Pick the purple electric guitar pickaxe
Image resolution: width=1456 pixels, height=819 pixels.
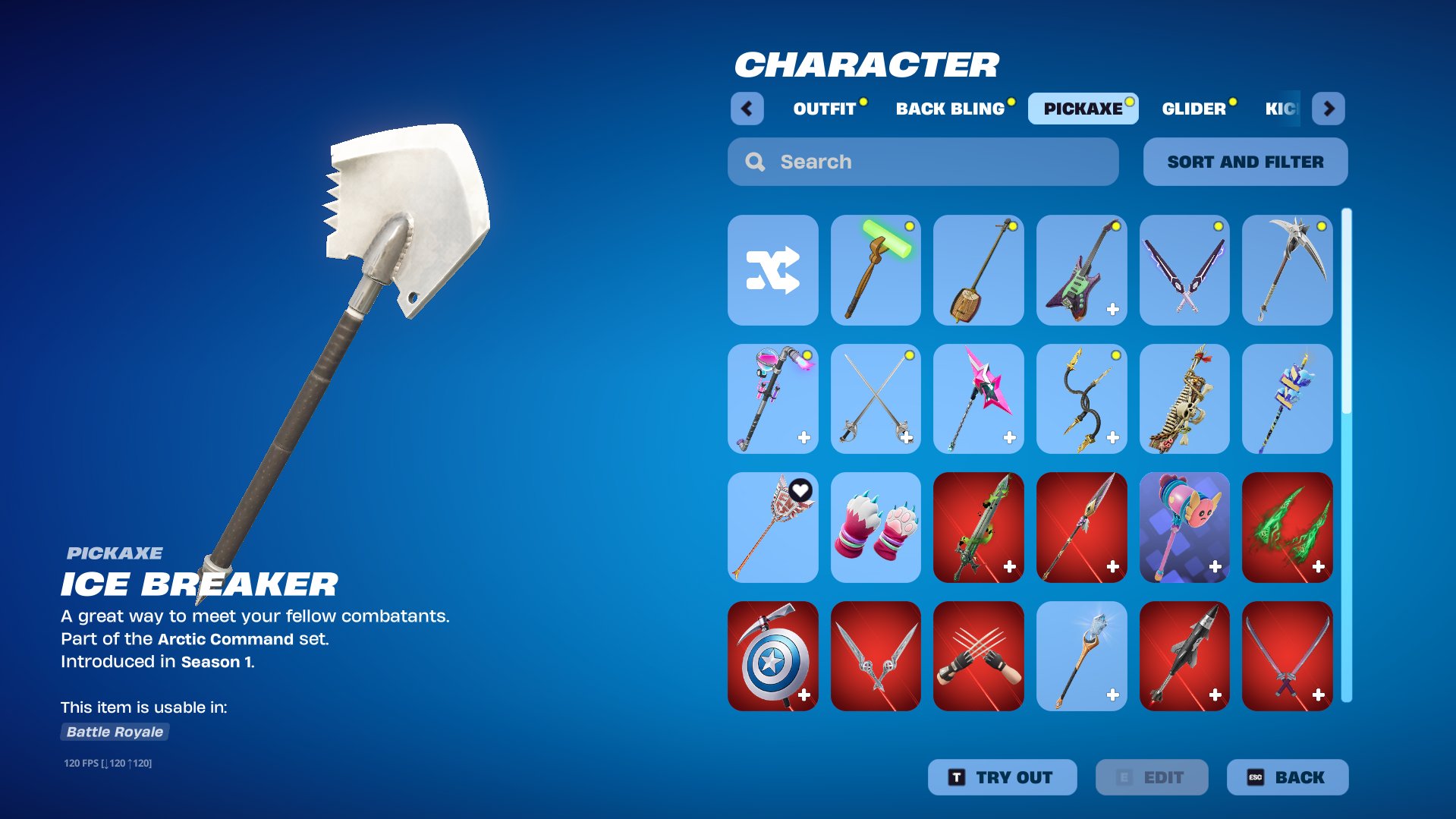click(1081, 270)
